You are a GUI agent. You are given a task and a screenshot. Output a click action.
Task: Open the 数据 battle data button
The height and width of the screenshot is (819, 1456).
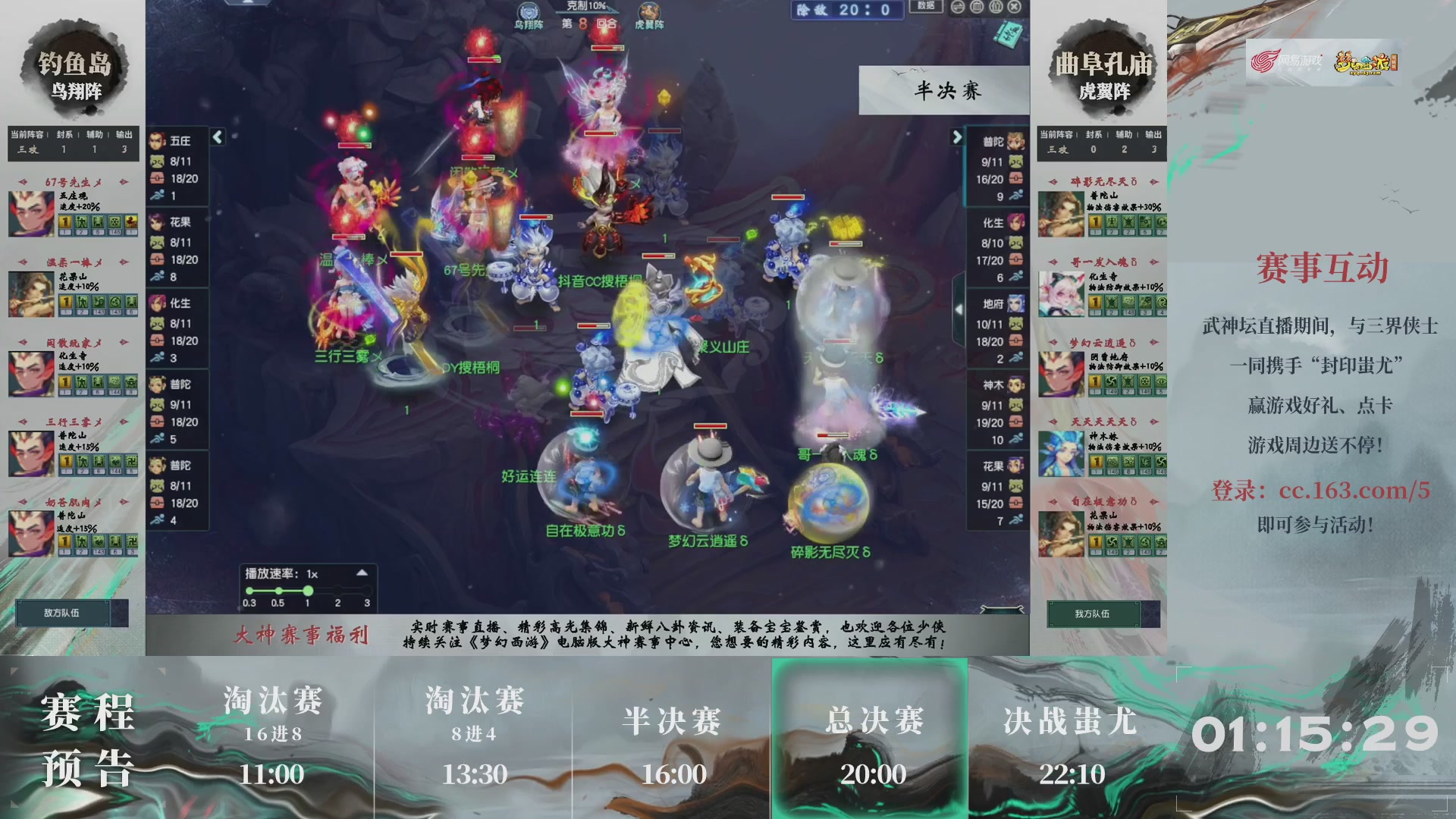[x=926, y=6]
